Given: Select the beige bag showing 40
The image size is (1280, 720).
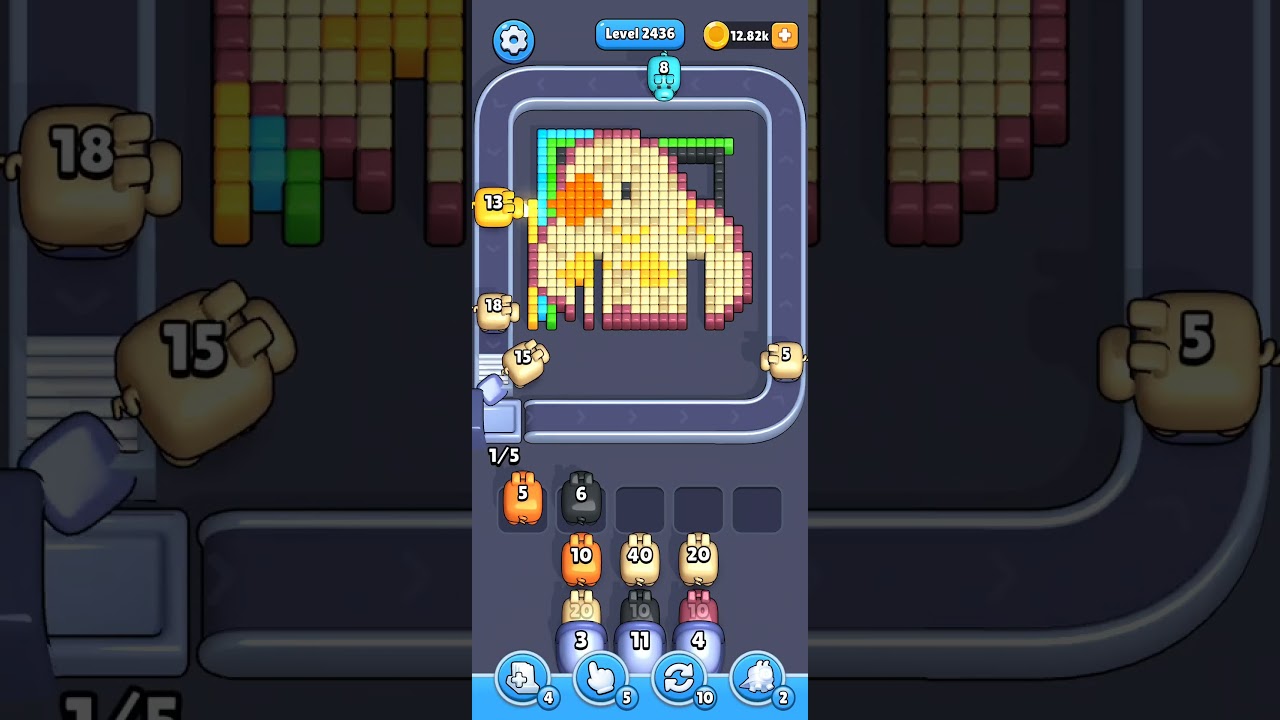Looking at the screenshot, I should 639,557.
